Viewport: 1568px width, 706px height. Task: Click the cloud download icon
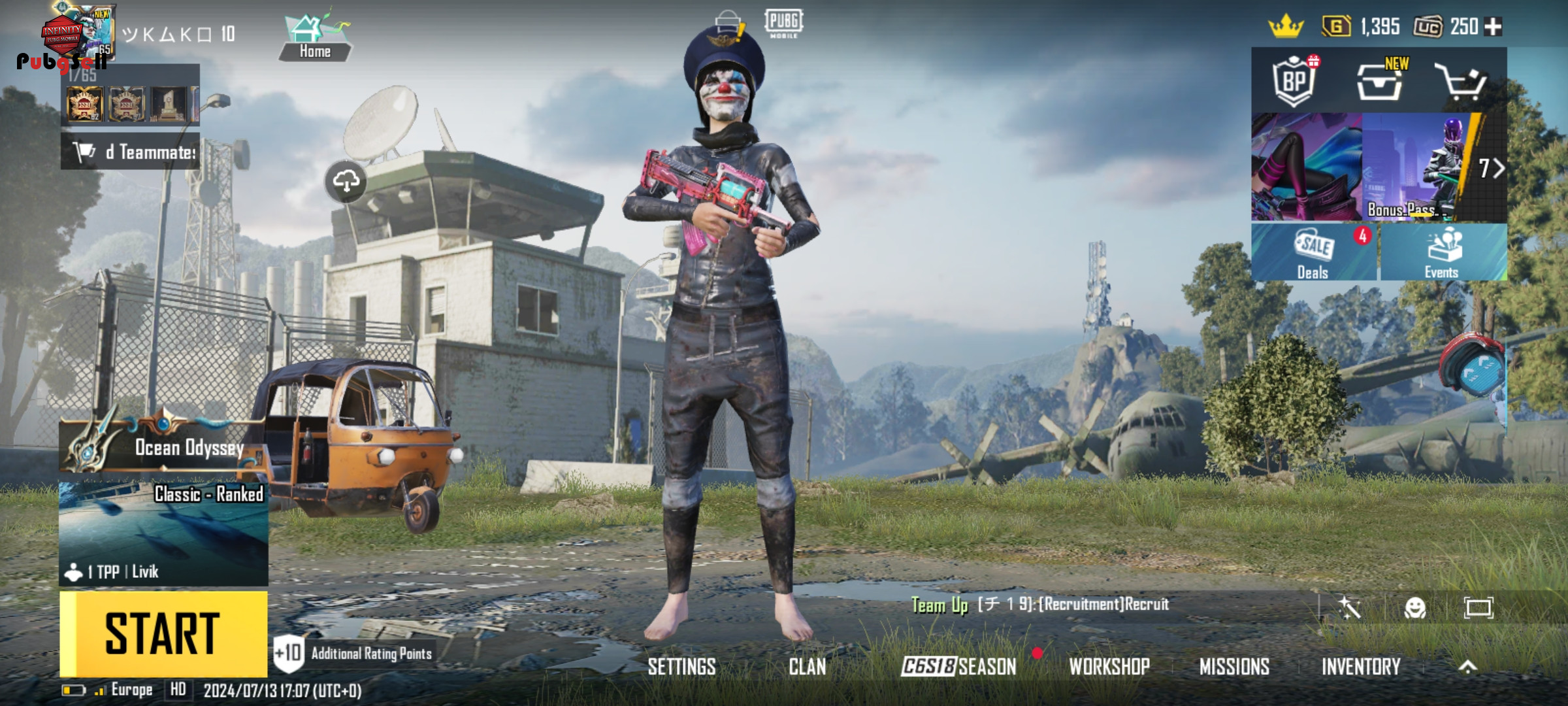[346, 181]
